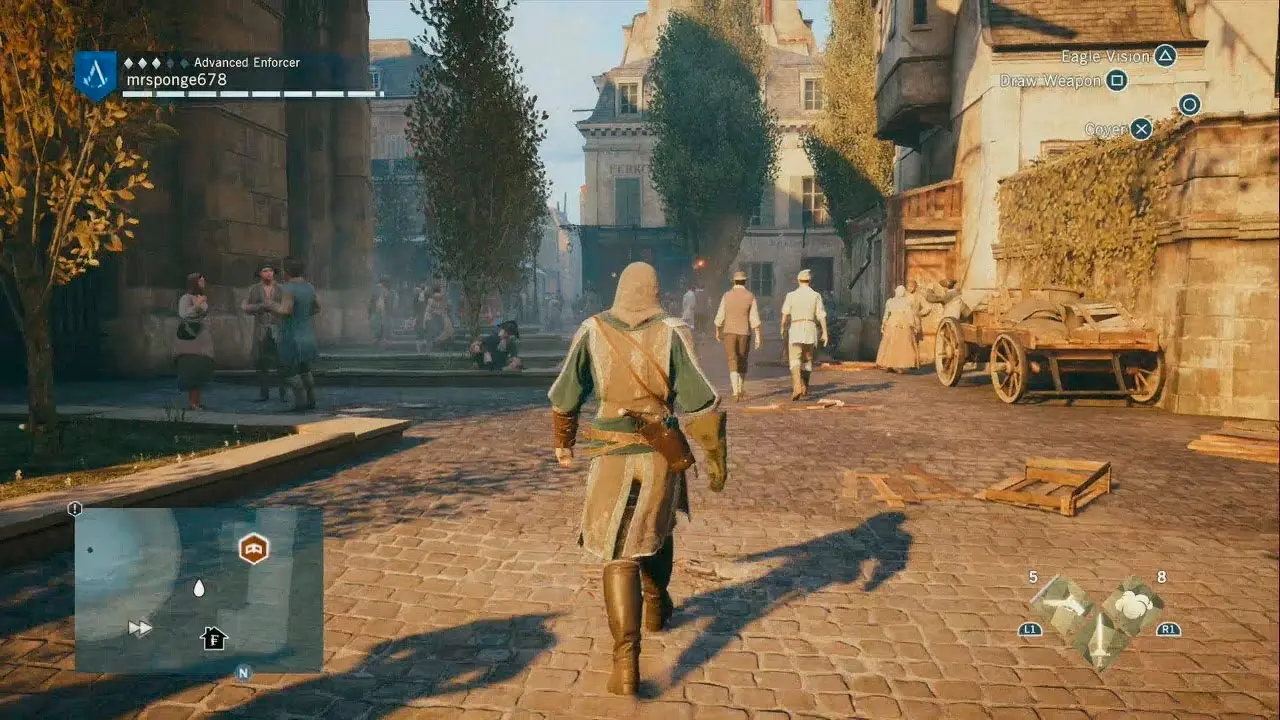Click the exclamation alert icon above minimap
The width and height of the screenshot is (1280, 720).
[x=75, y=509]
